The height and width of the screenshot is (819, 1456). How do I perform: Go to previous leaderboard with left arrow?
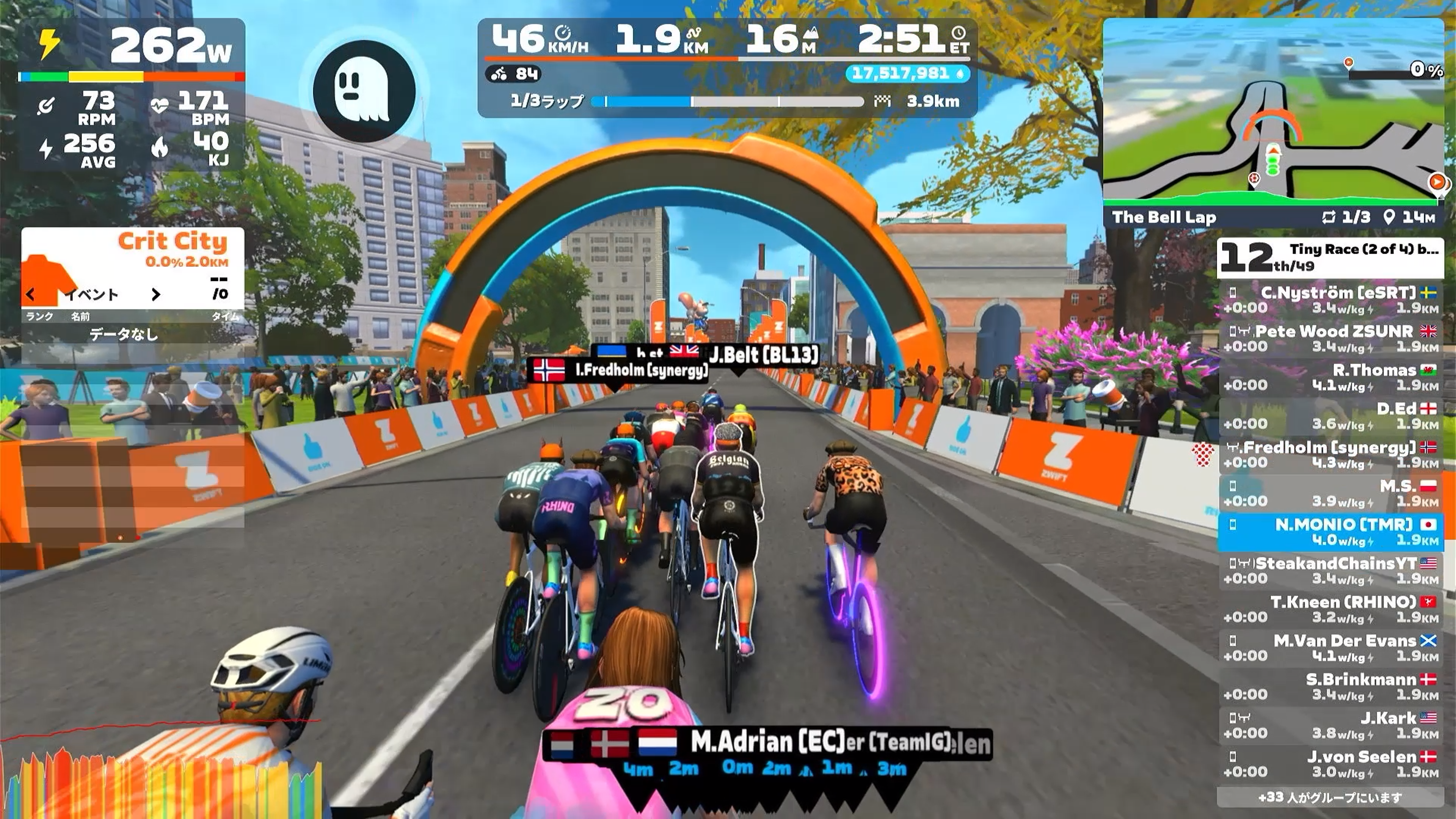point(31,295)
